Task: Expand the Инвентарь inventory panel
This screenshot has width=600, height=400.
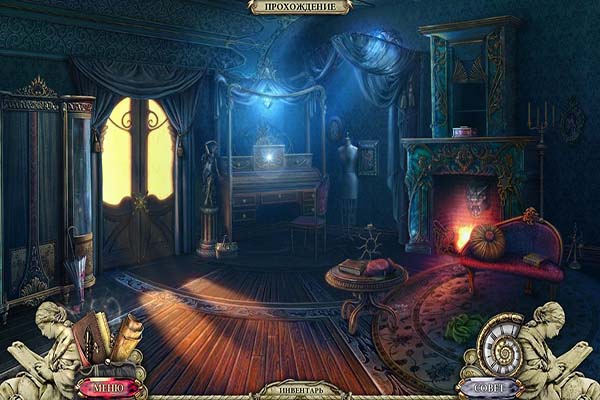Action: [x=299, y=390]
